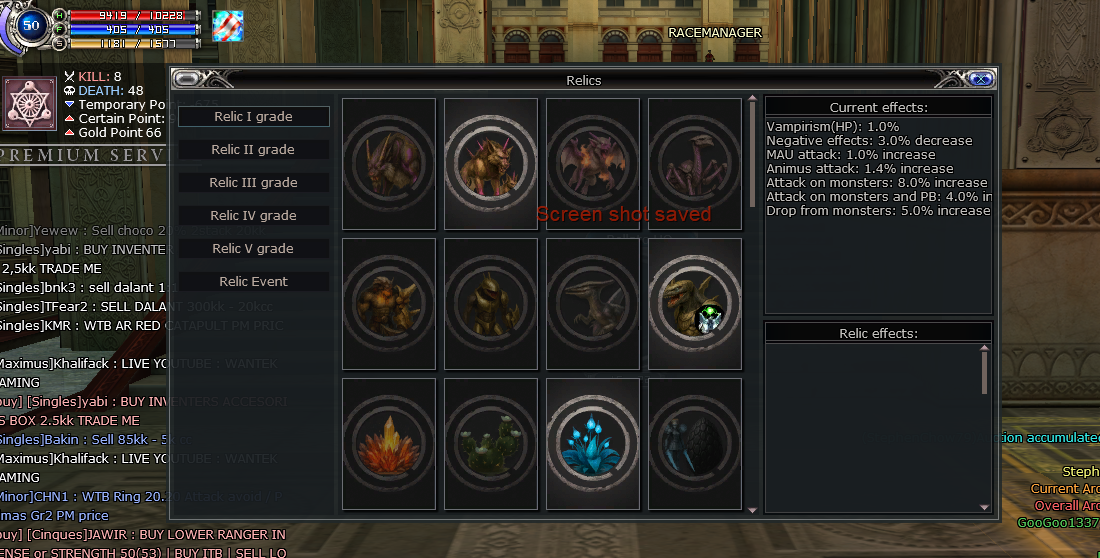Switch to Relic II grade

pyautogui.click(x=253, y=150)
